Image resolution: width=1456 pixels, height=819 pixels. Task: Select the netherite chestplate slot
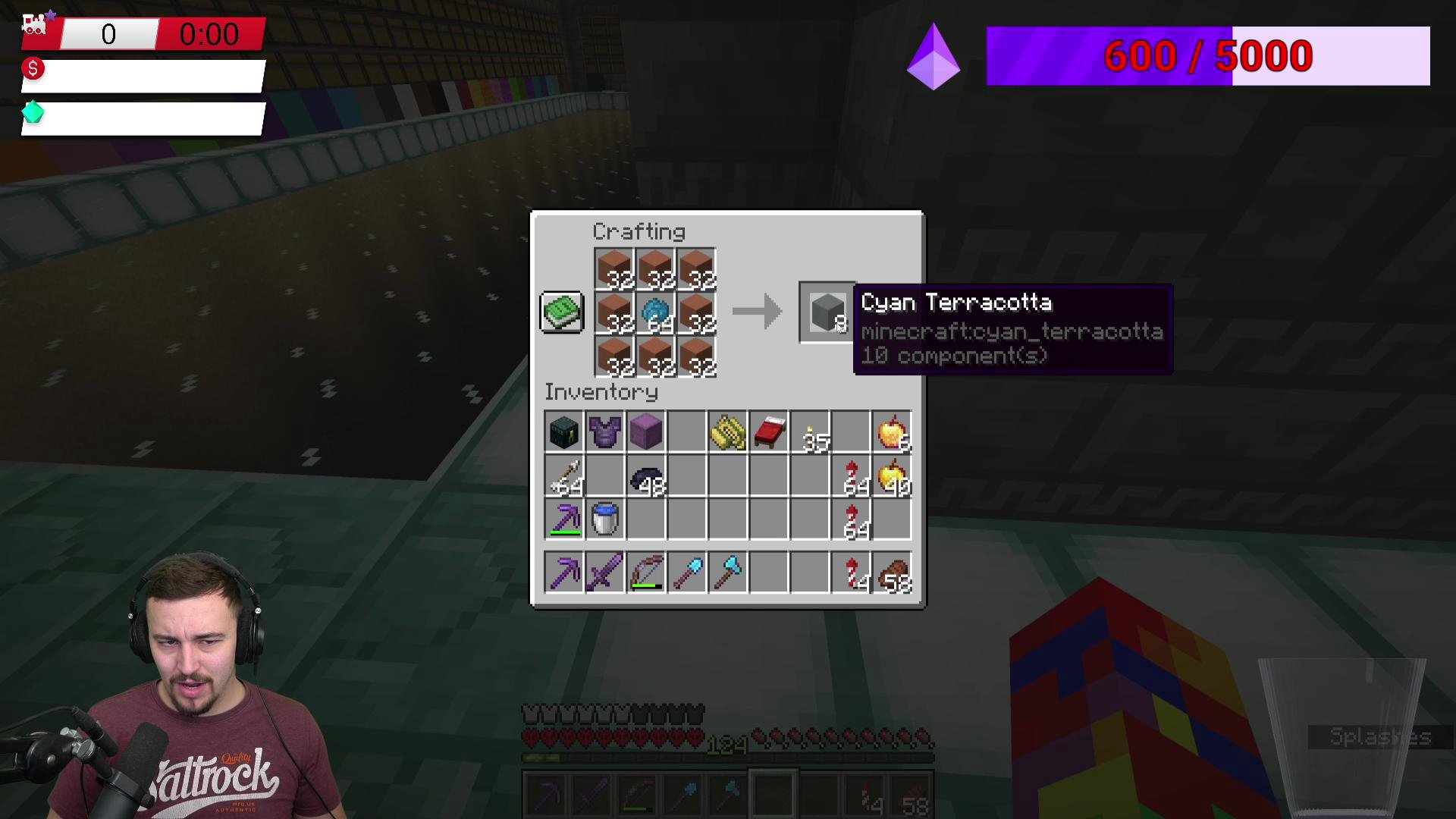(x=604, y=432)
